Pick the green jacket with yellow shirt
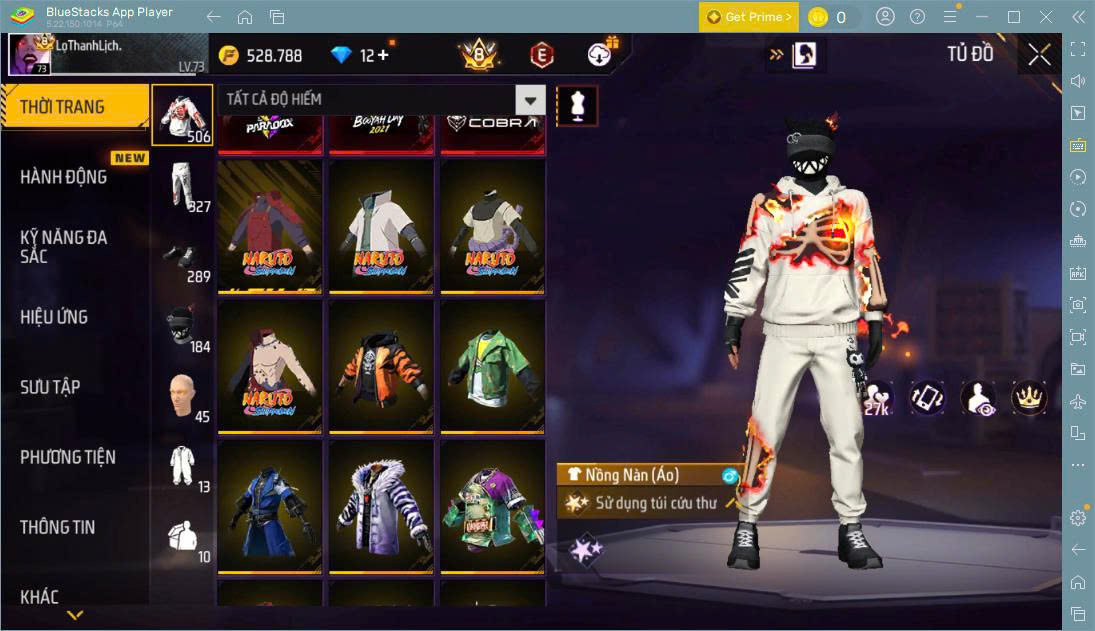 click(x=493, y=366)
